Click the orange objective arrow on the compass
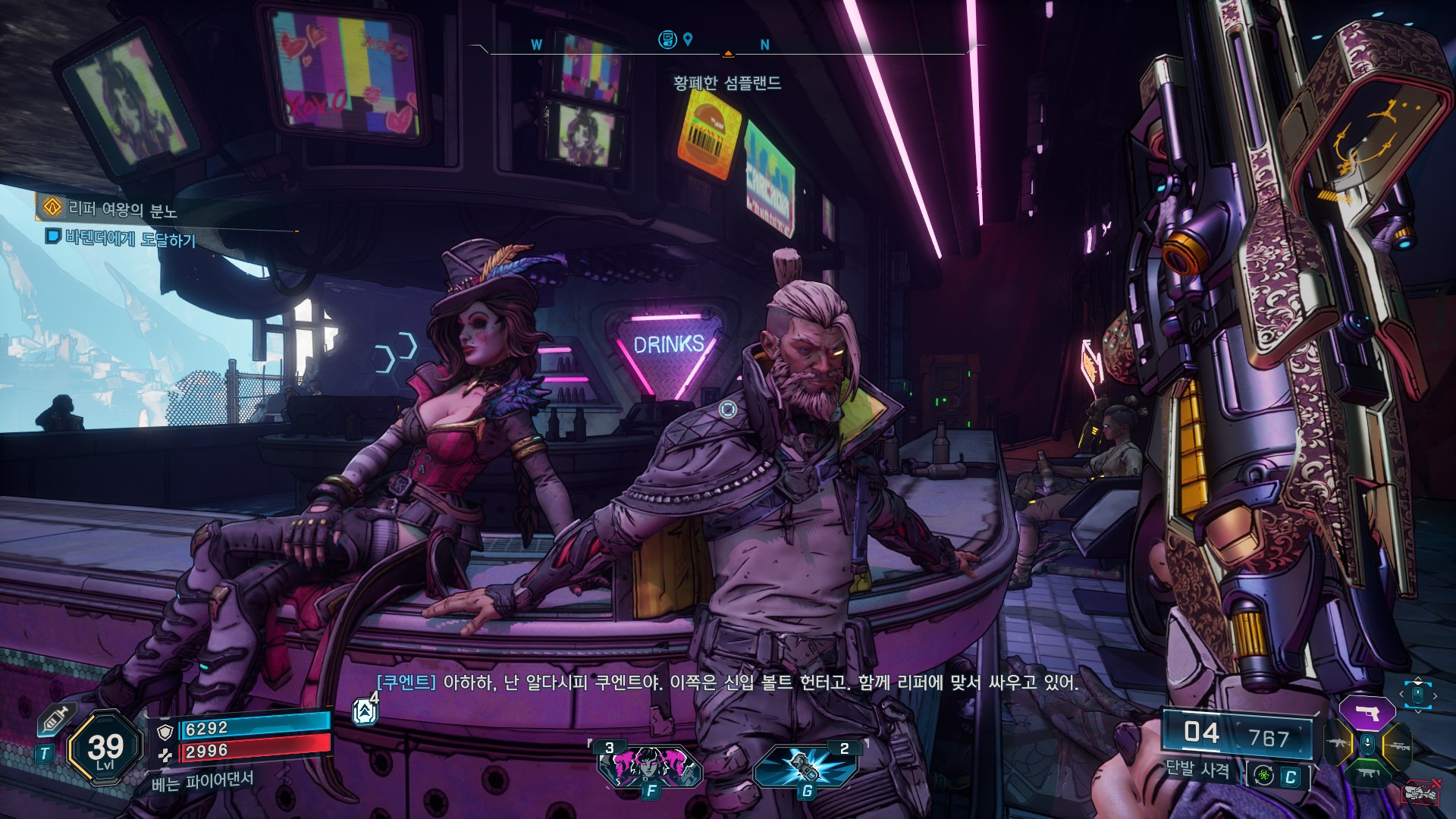The height and width of the screenshot is (819, 1456). pos(728,54)
